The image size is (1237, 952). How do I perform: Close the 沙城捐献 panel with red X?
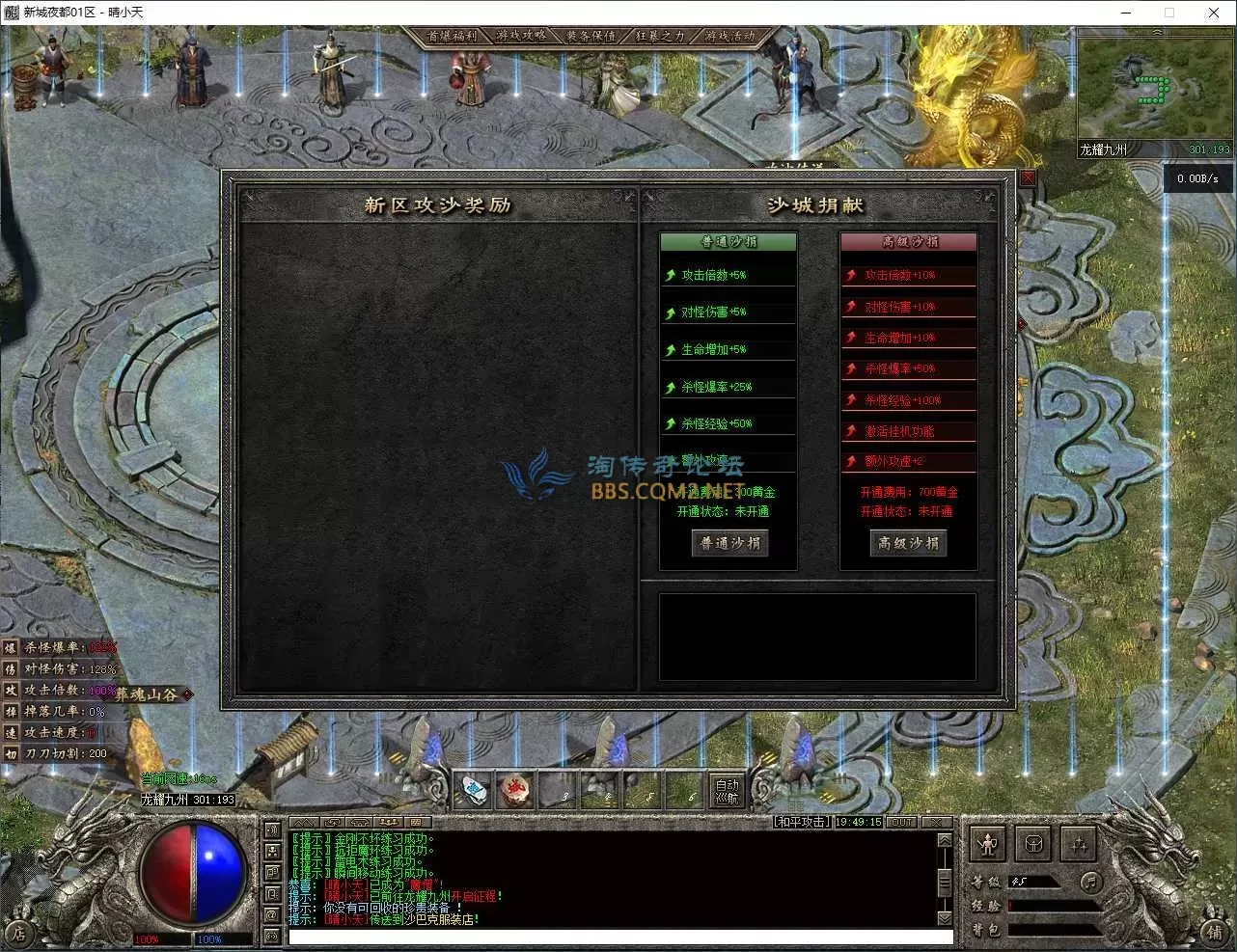1028,177
